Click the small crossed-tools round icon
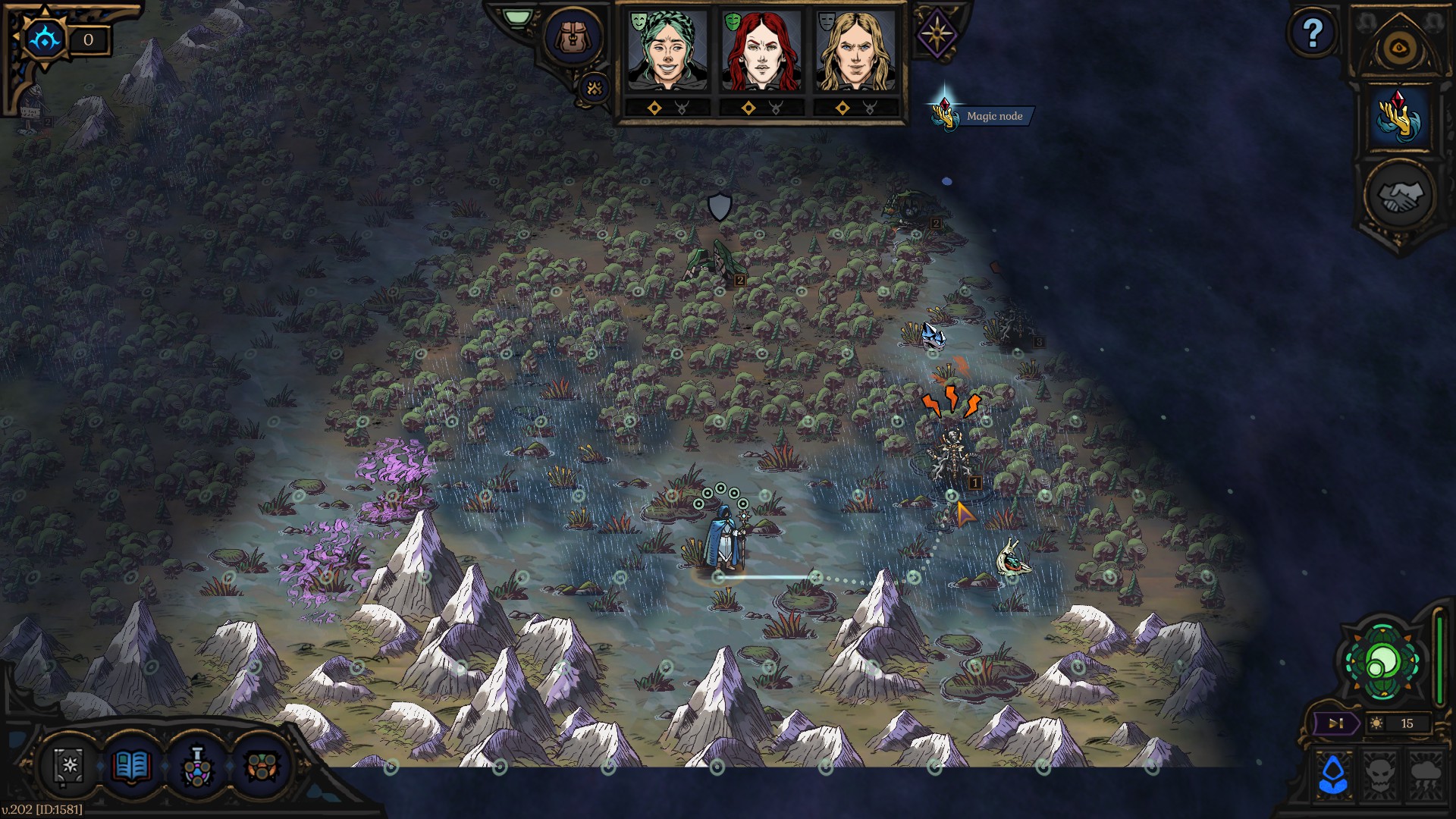This screenshot has height=819, width=1456. (x=595, y=89)
